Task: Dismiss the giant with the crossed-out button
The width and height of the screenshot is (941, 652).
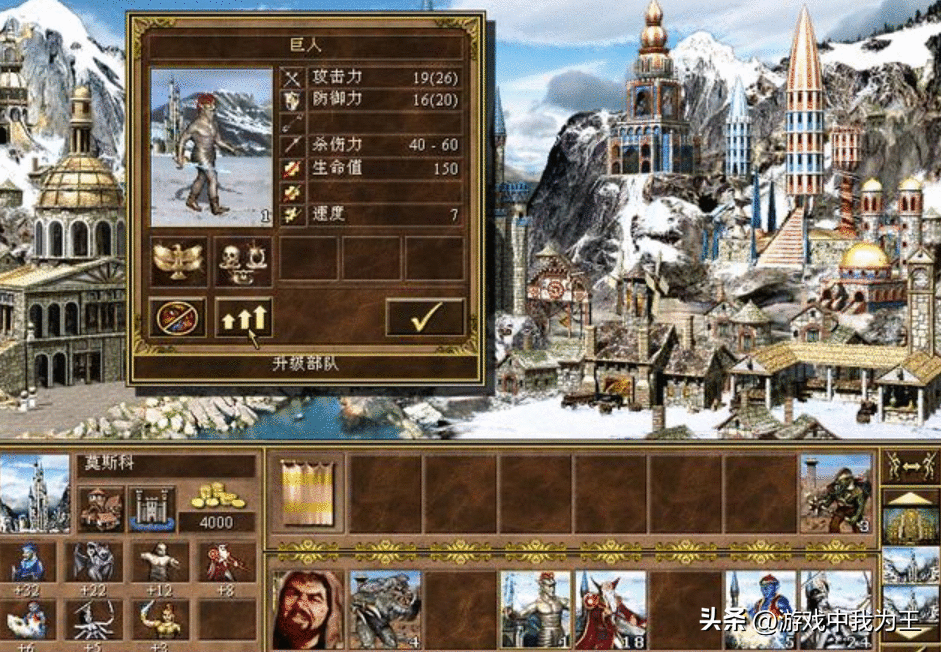Action: [x=178, y=317]
